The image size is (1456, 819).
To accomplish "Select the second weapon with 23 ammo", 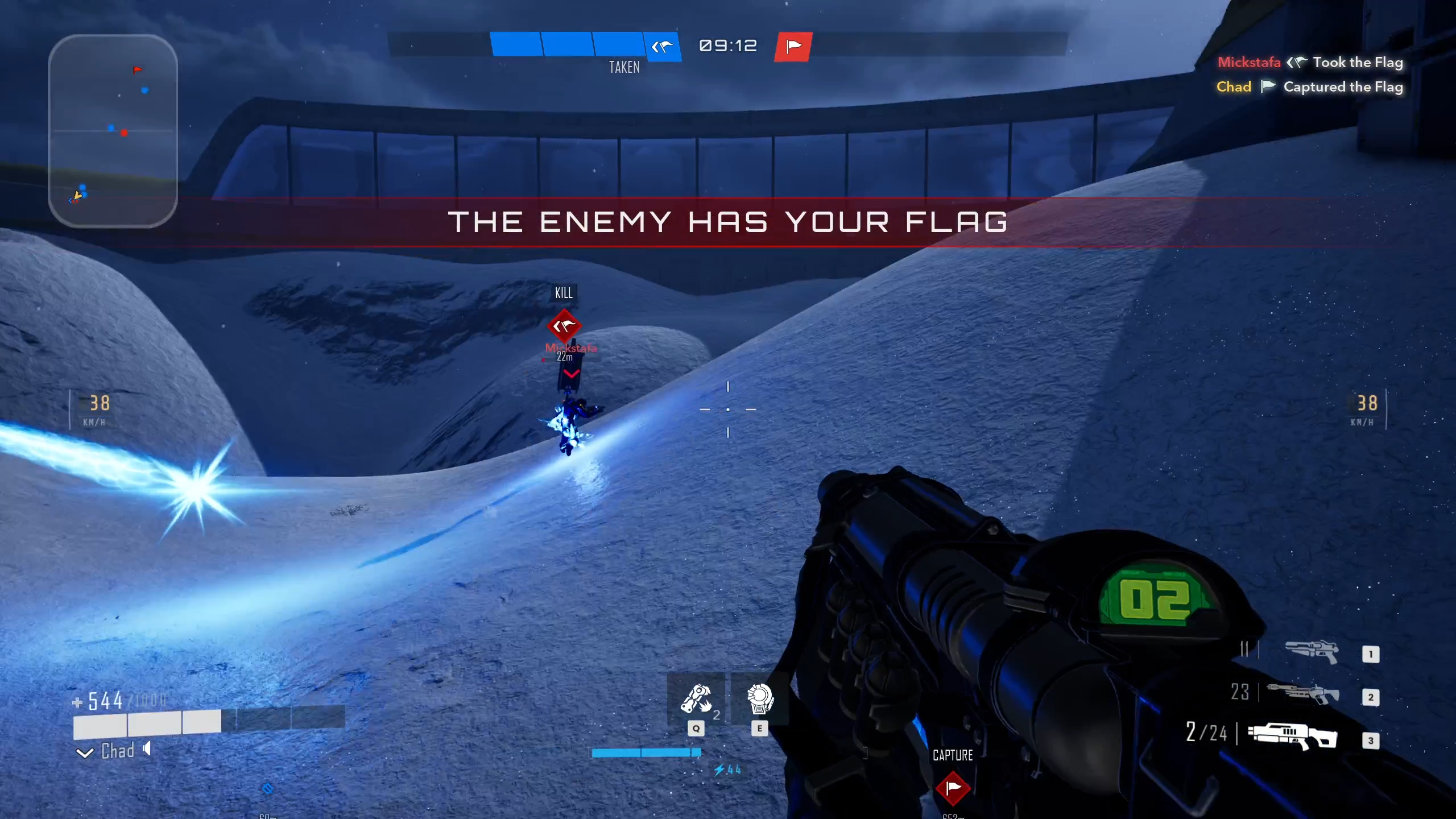I will coord(1303,694).
